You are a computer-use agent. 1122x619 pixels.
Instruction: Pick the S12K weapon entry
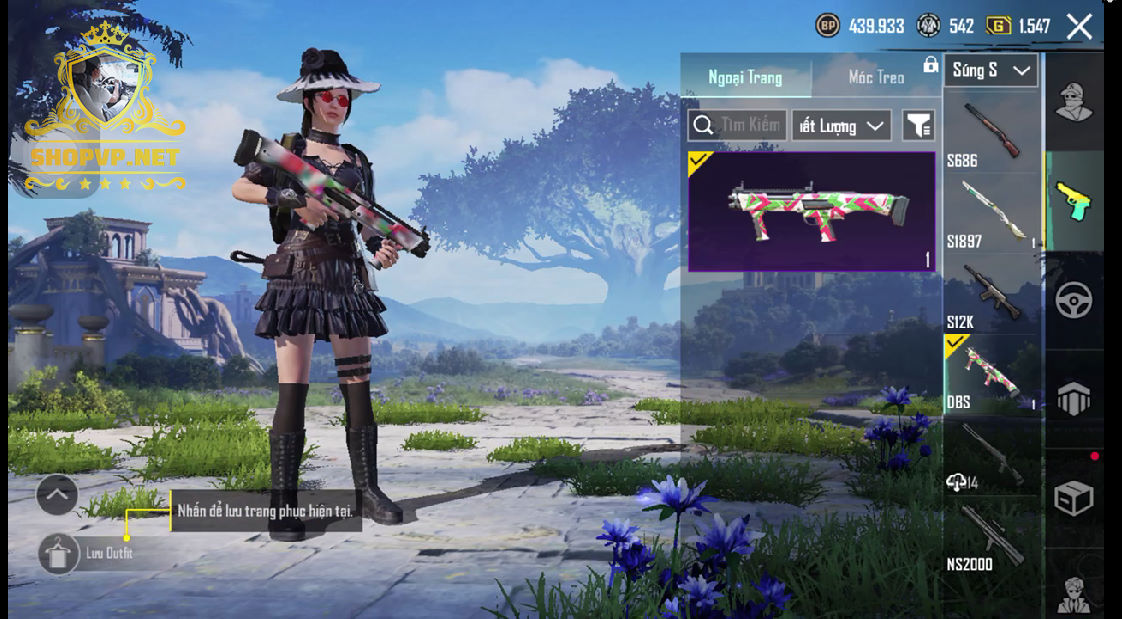pos(992,294)
